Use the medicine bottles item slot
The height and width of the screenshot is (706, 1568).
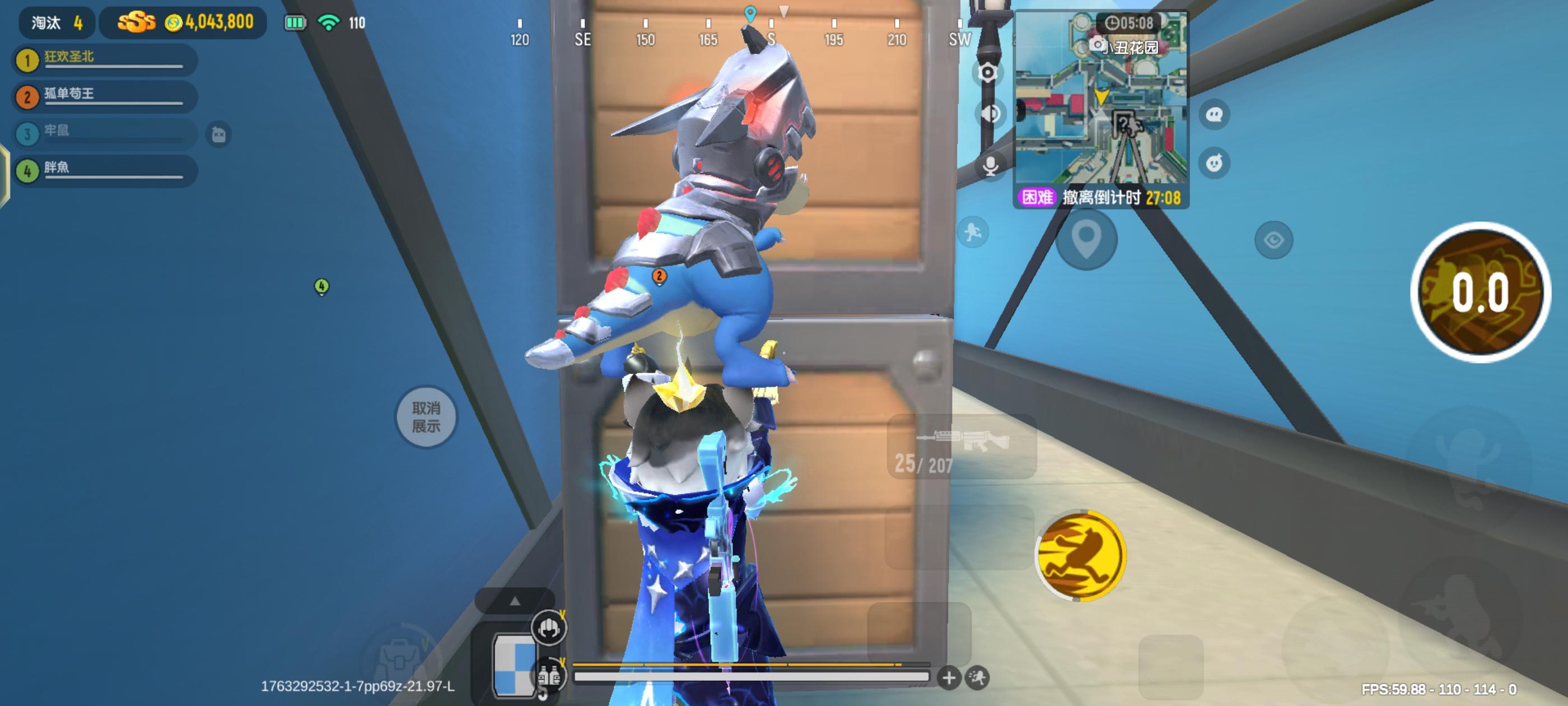coord(550,674)
